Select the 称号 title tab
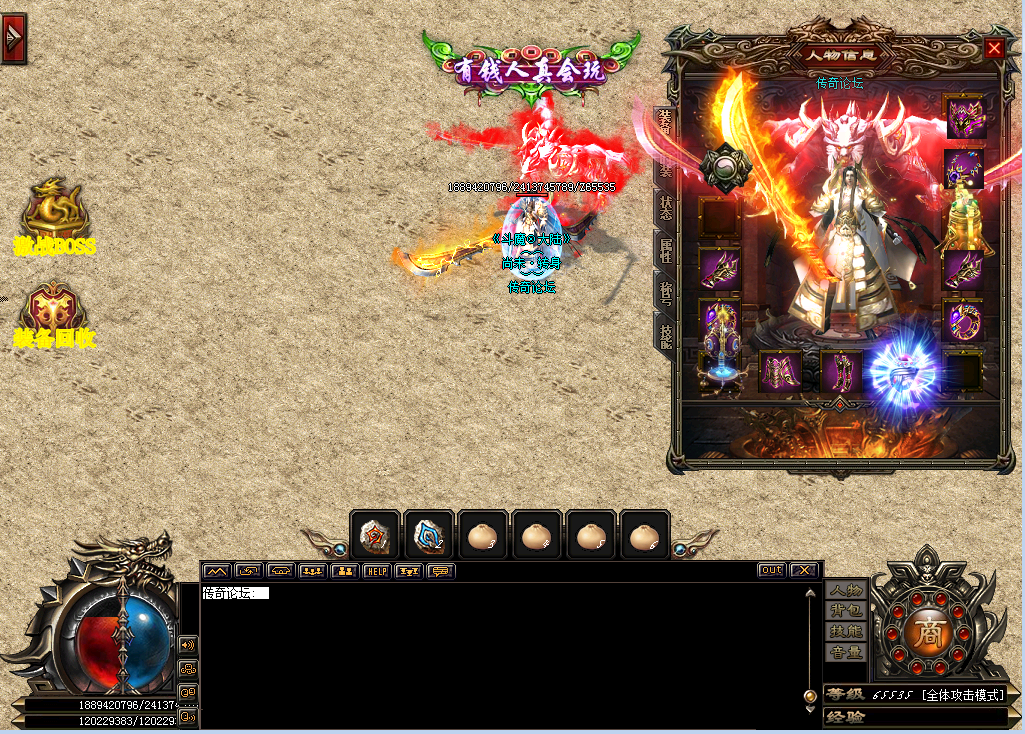Image resolution: width=1025 pixels, height=734 pixels. click(x=663, y=291)
